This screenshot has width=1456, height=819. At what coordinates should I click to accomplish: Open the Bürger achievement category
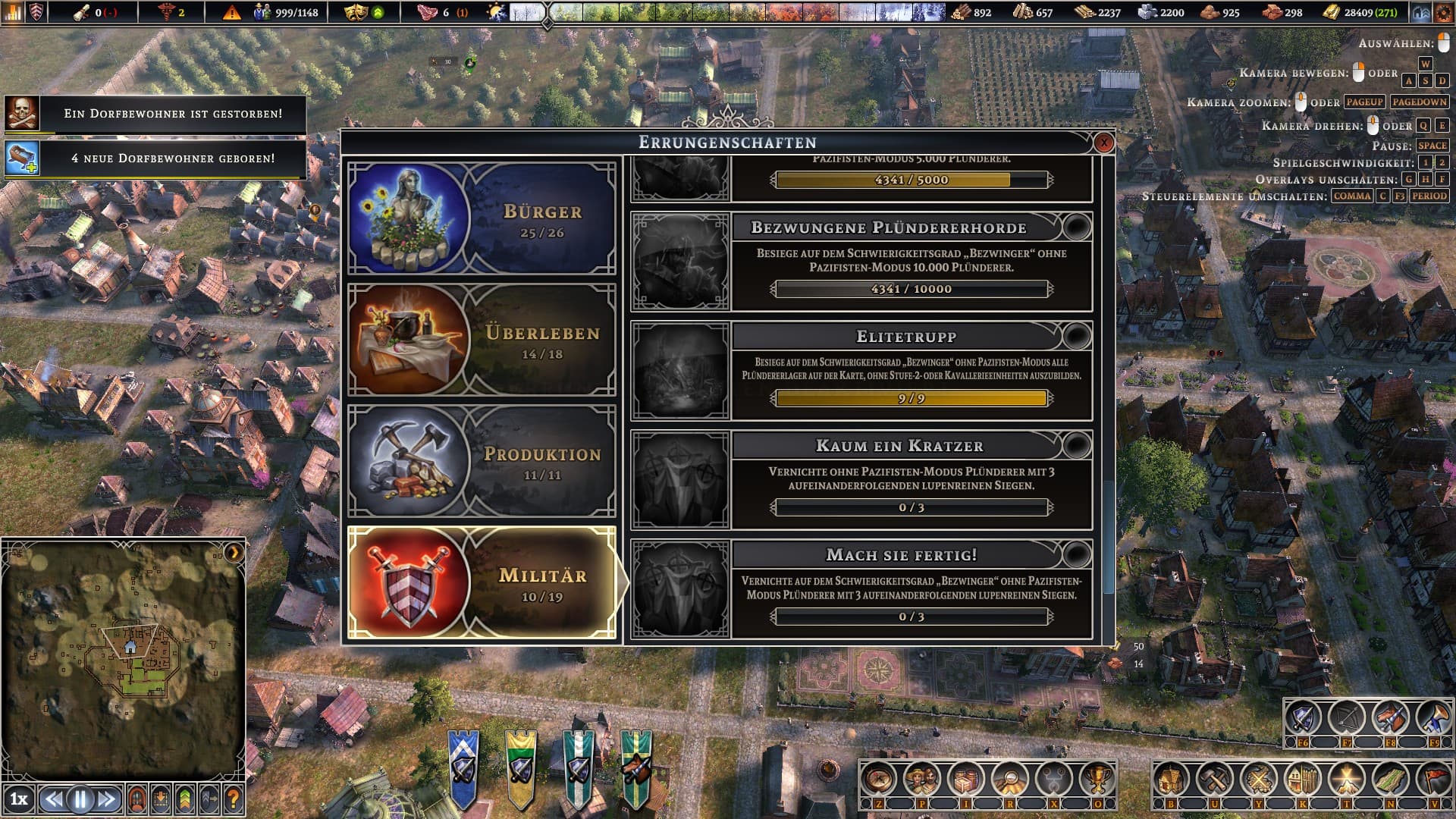[482, 218]
